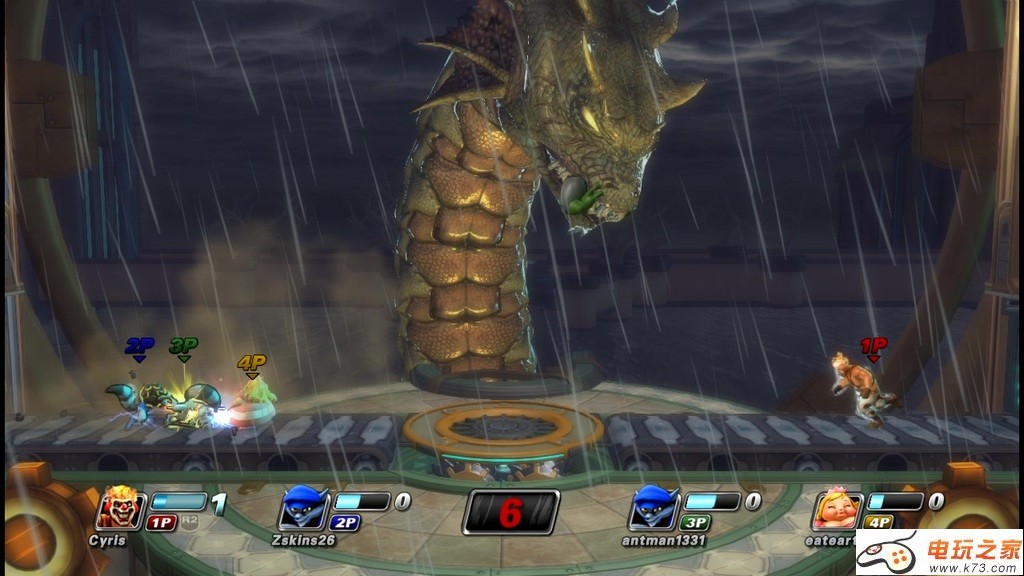The width and height of the screenshot is (1024, 576).
Task: Choose antman1331's Sly Cooper portrait
Action: [654, 508]
